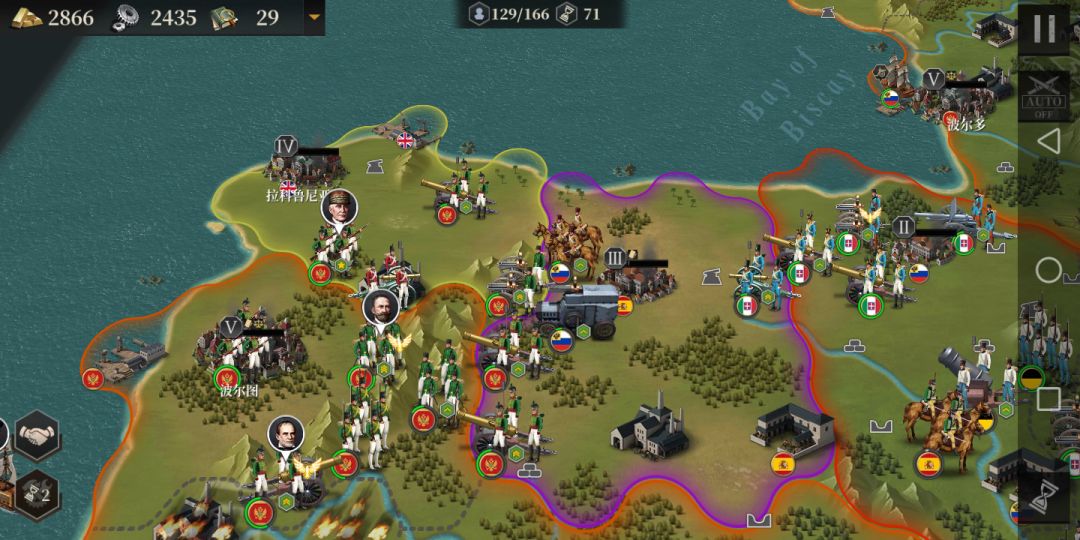The image size is (1080, 540).
Task: Tap the Android back triangle button
Action: click(x=1047, y=142)
